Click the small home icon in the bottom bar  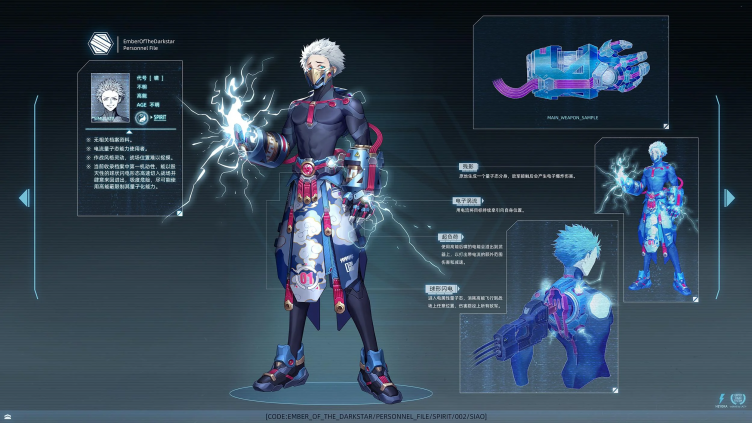tap(8, 416)
